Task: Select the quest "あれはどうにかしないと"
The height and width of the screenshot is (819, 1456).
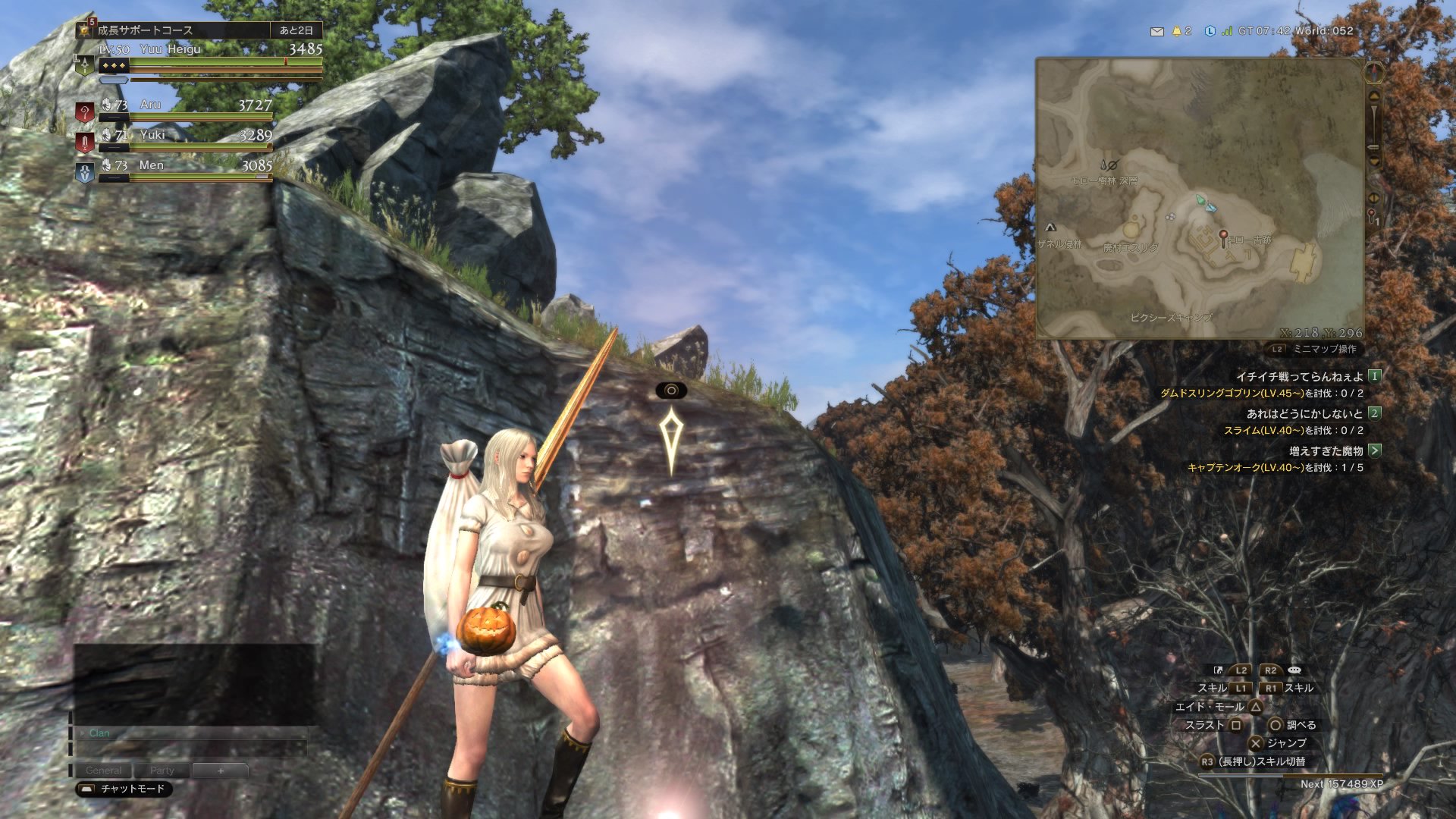Action: pos(1304,413)
